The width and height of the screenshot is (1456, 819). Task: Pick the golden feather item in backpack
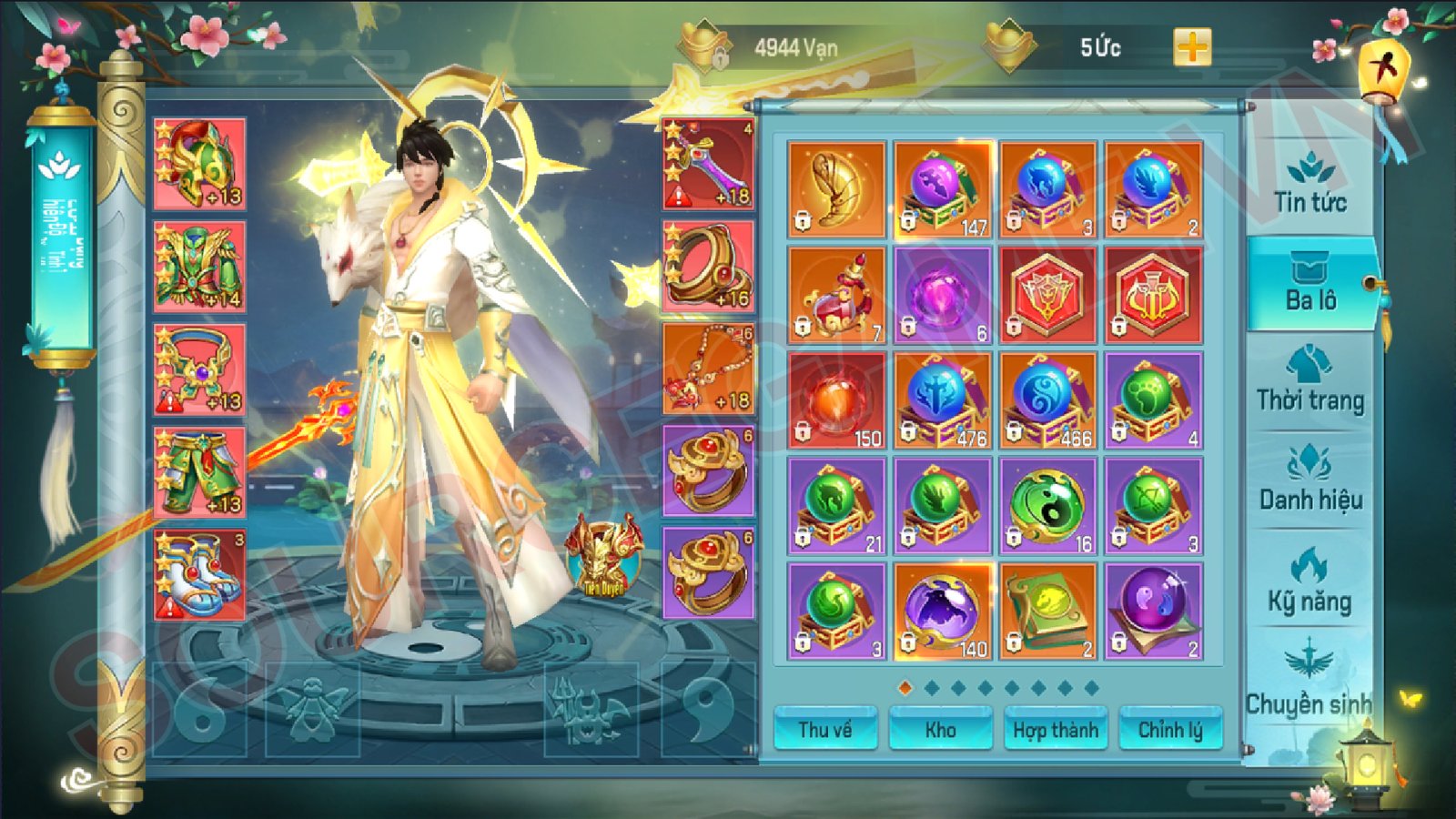coord(836,189)
